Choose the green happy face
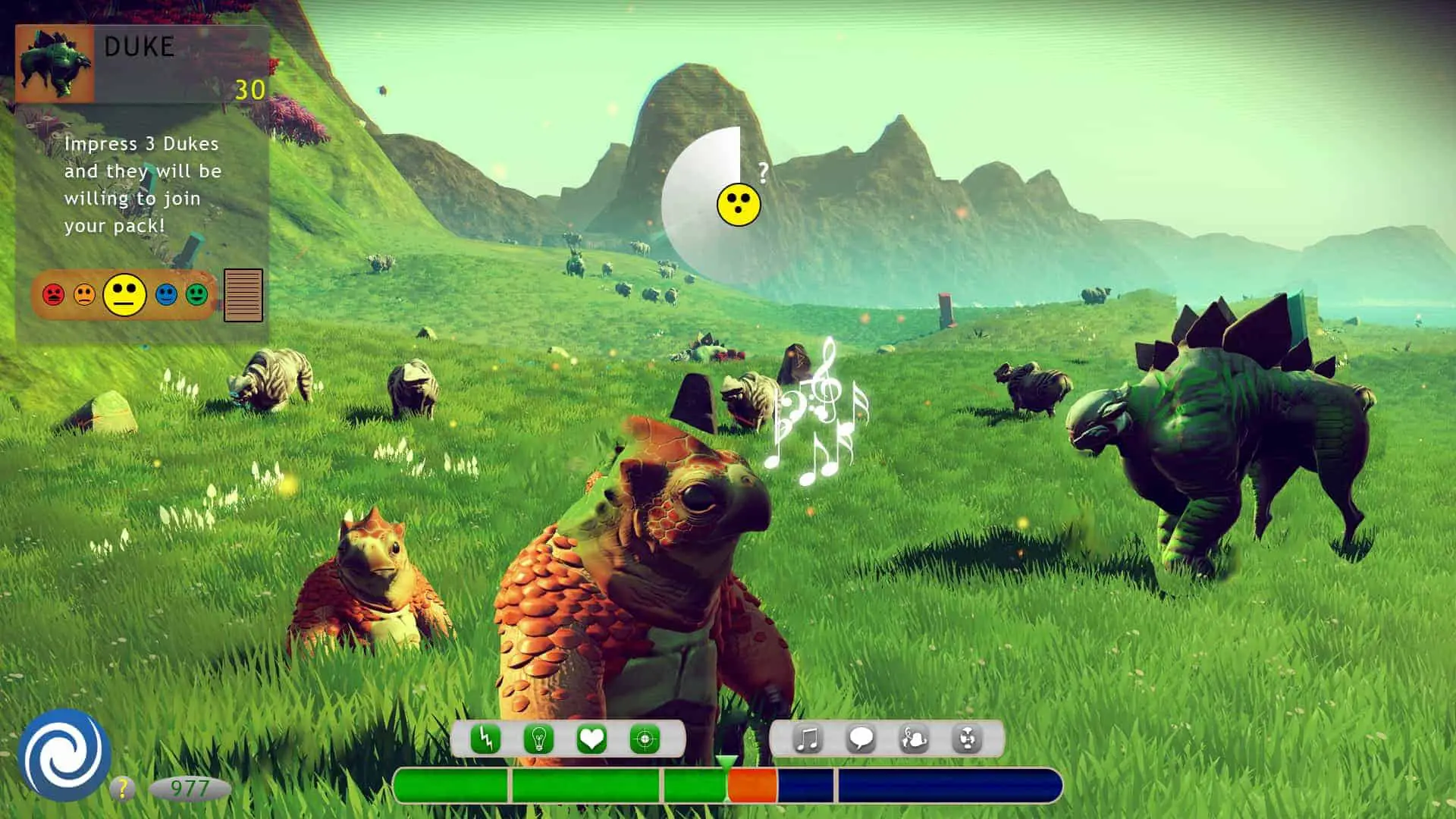 196,294
